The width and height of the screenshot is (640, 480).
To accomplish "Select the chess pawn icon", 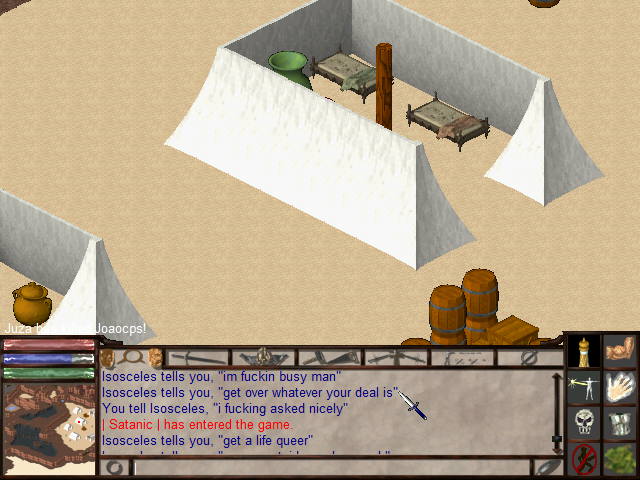I will pos(584,350).
